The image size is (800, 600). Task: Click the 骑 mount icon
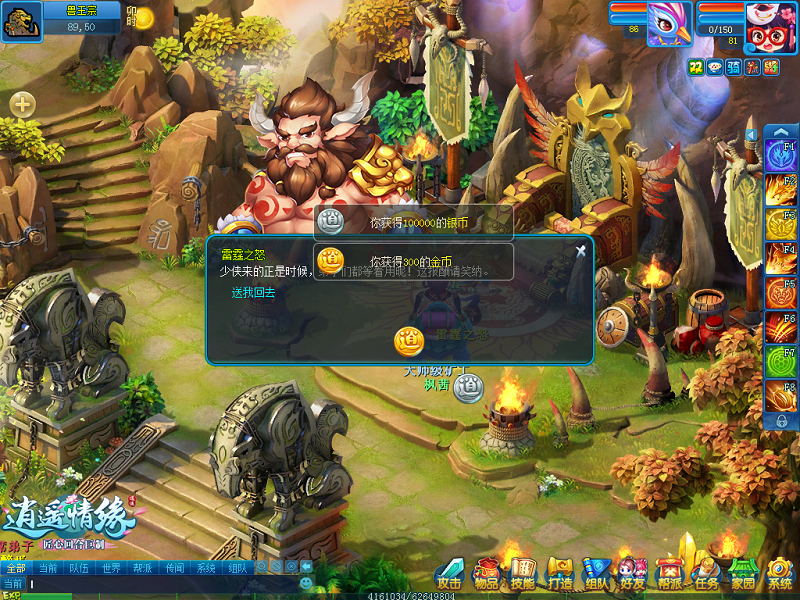coord(733,67)
